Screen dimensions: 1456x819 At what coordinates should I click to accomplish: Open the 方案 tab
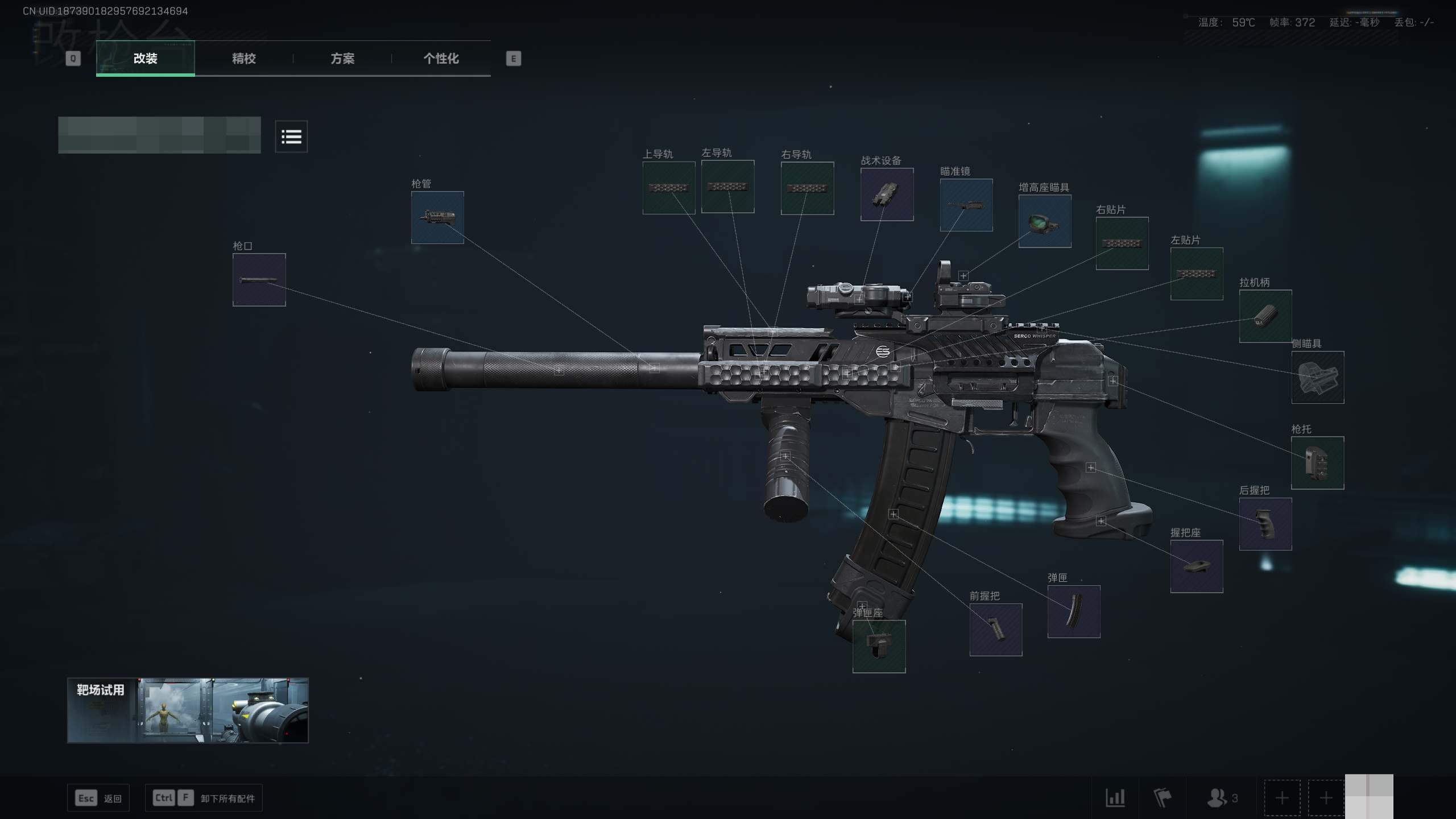pyautogui.click(x=342, y=59)
